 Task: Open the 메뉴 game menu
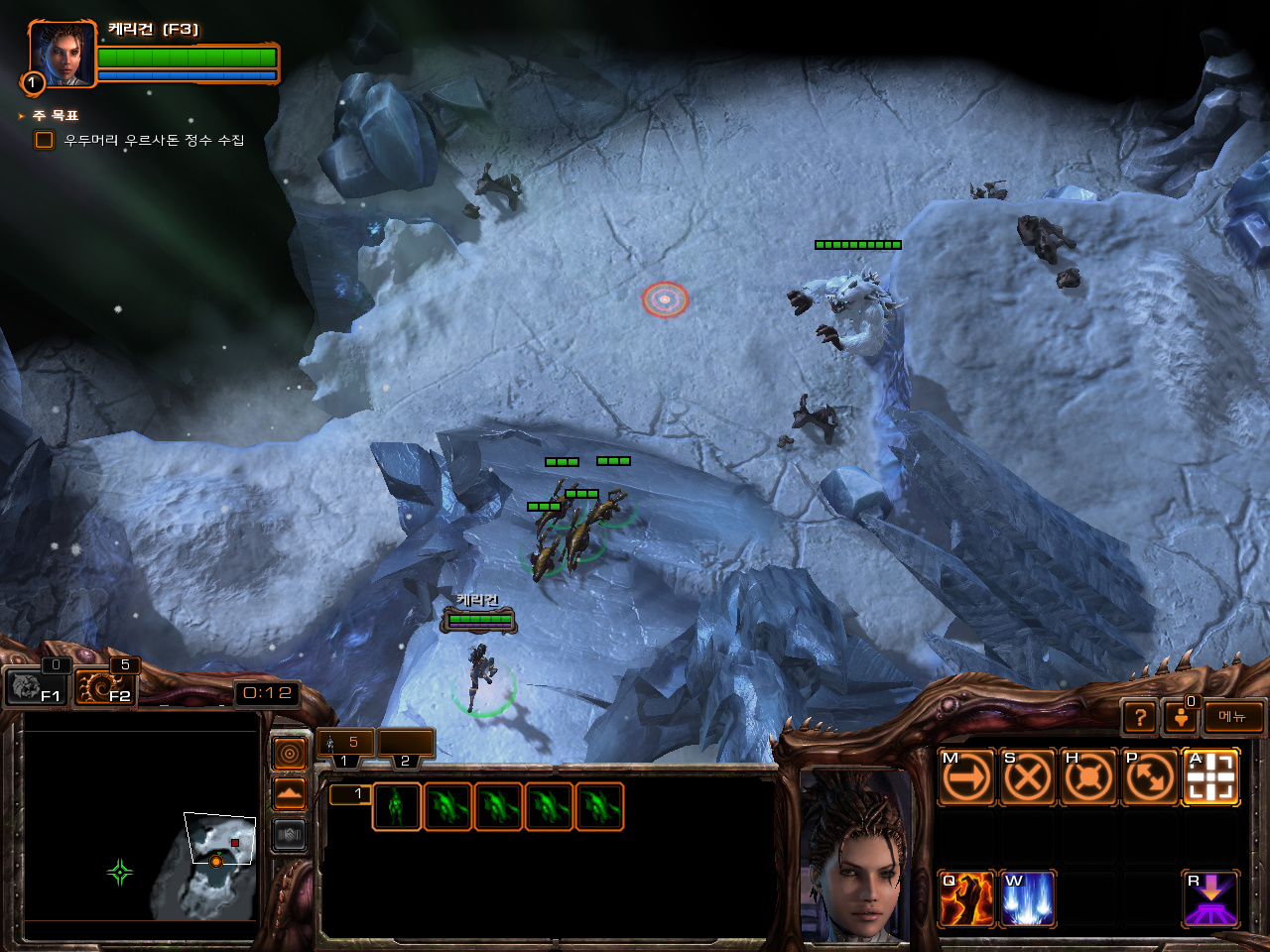click(1232, 717)
